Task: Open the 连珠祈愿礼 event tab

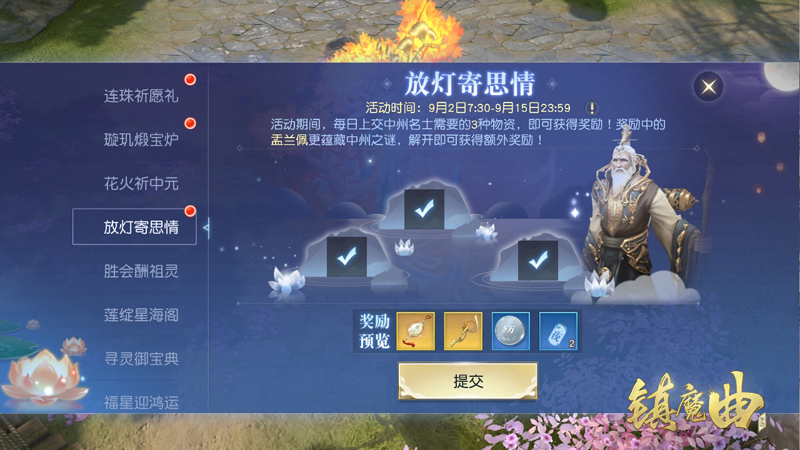Action: tap(140, 97)
